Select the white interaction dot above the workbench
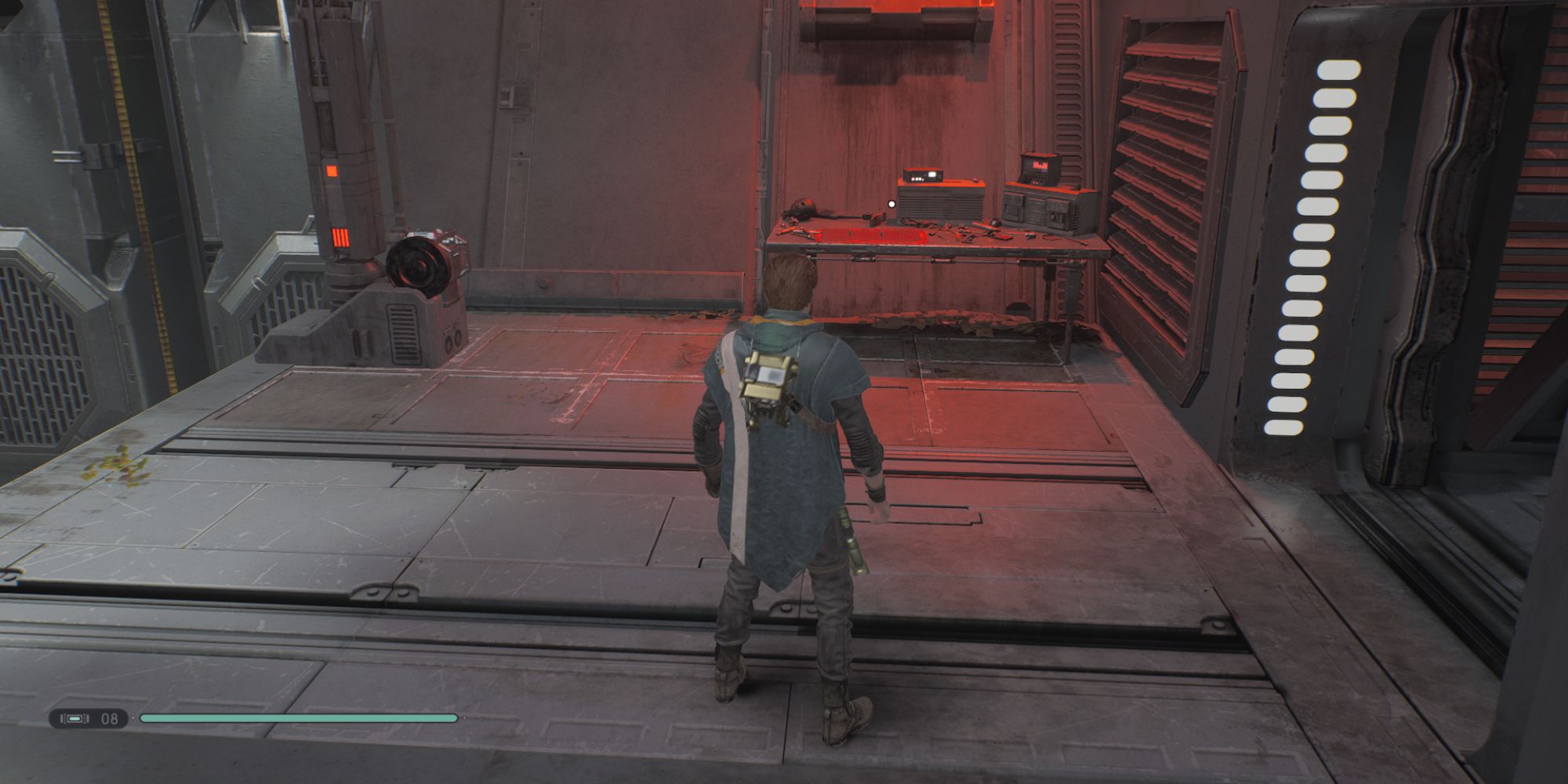Image resolution: width=1568 pixels, height=784 pixels. pos(891,204)
